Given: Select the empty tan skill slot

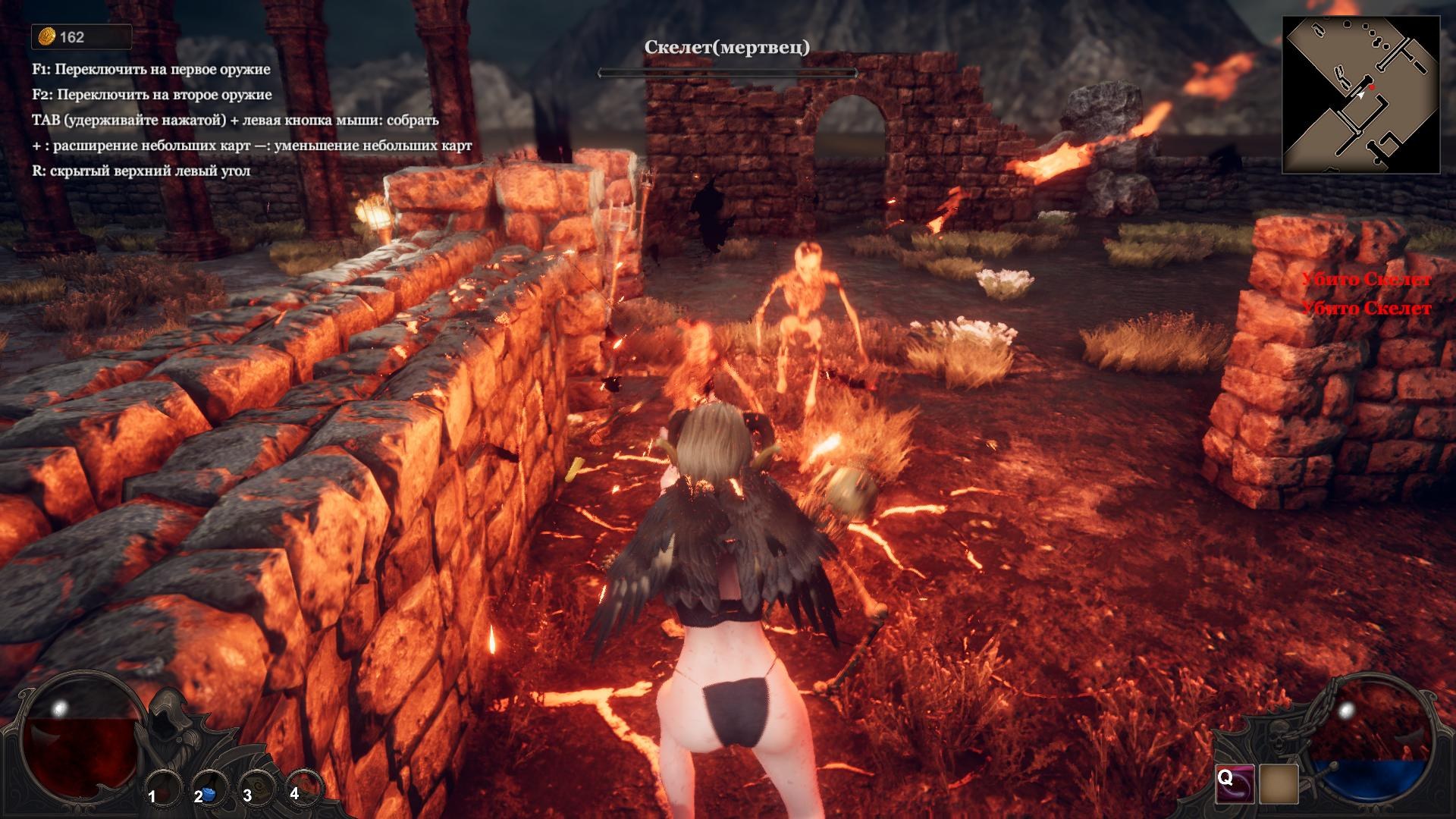Looking at the screenshot, I should point(1279,783).
